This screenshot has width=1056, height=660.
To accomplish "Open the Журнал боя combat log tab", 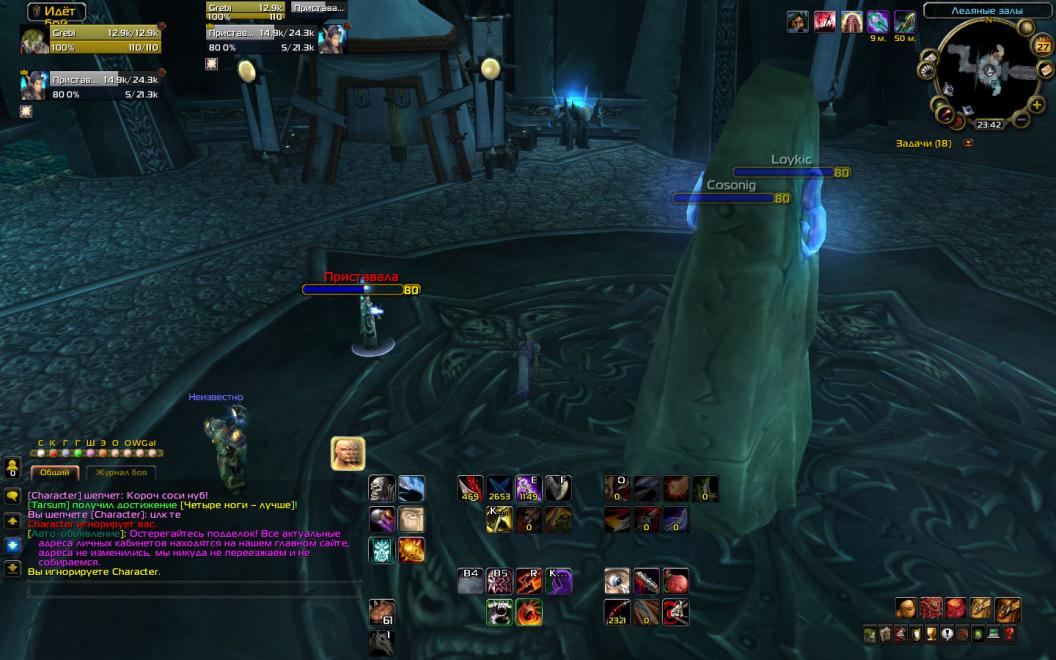I will [121, 473].
